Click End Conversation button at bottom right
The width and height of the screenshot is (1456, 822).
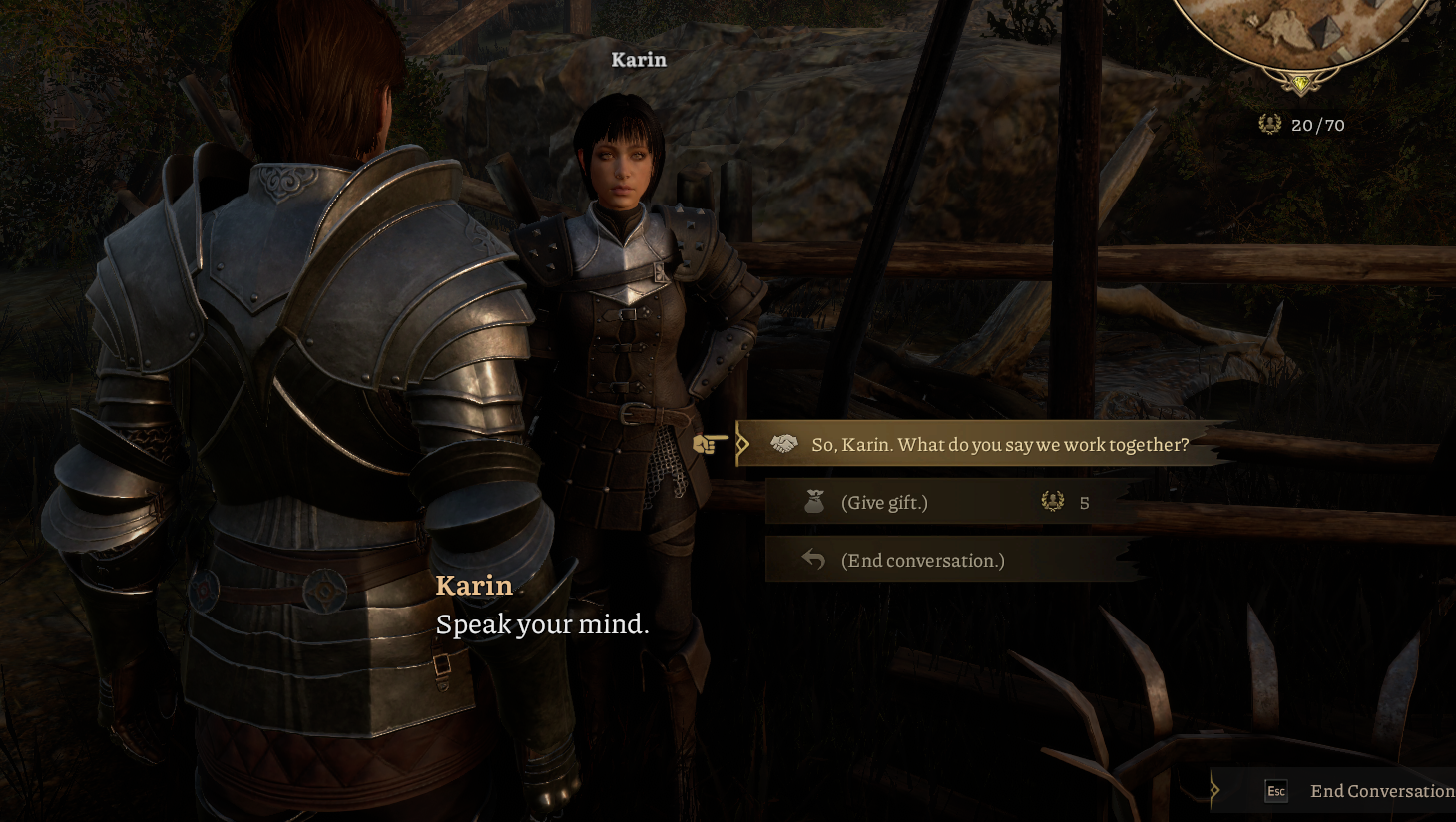[x=1380, y=791]
